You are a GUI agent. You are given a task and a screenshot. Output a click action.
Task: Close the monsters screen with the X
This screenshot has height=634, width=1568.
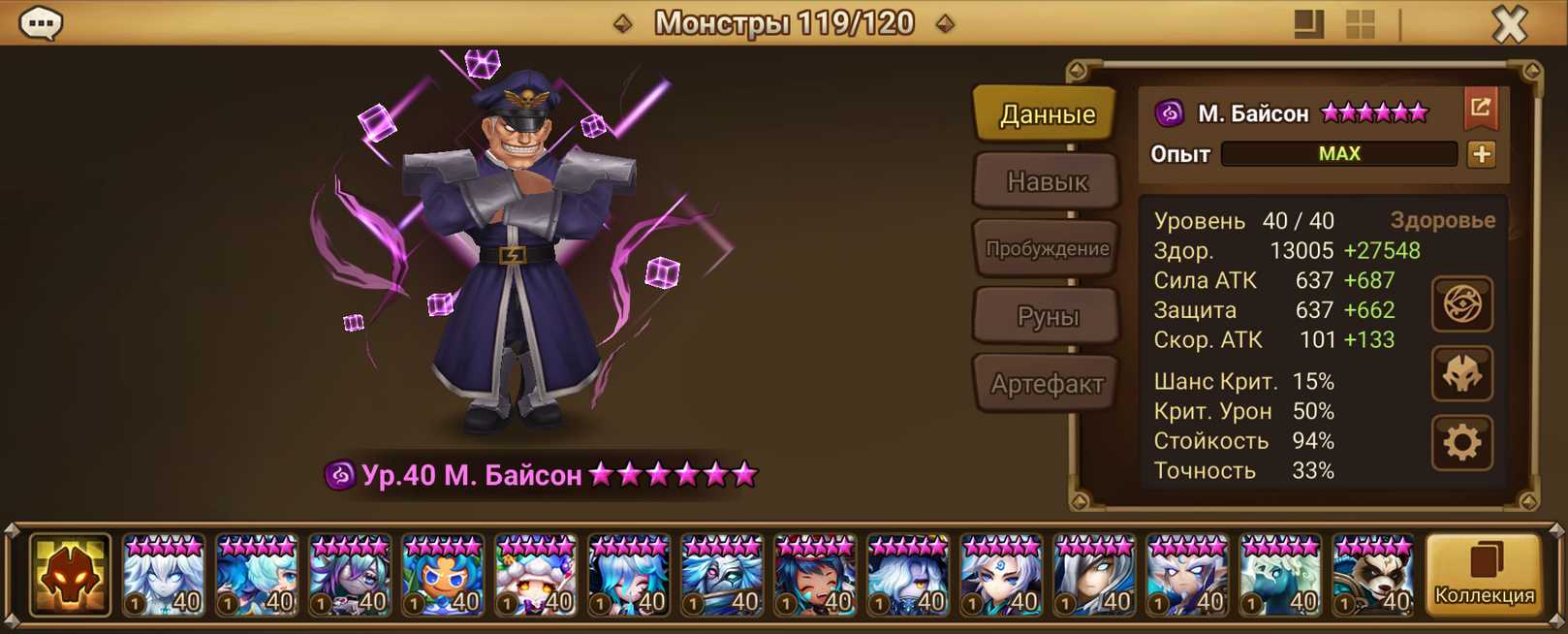coord(1509,24)
